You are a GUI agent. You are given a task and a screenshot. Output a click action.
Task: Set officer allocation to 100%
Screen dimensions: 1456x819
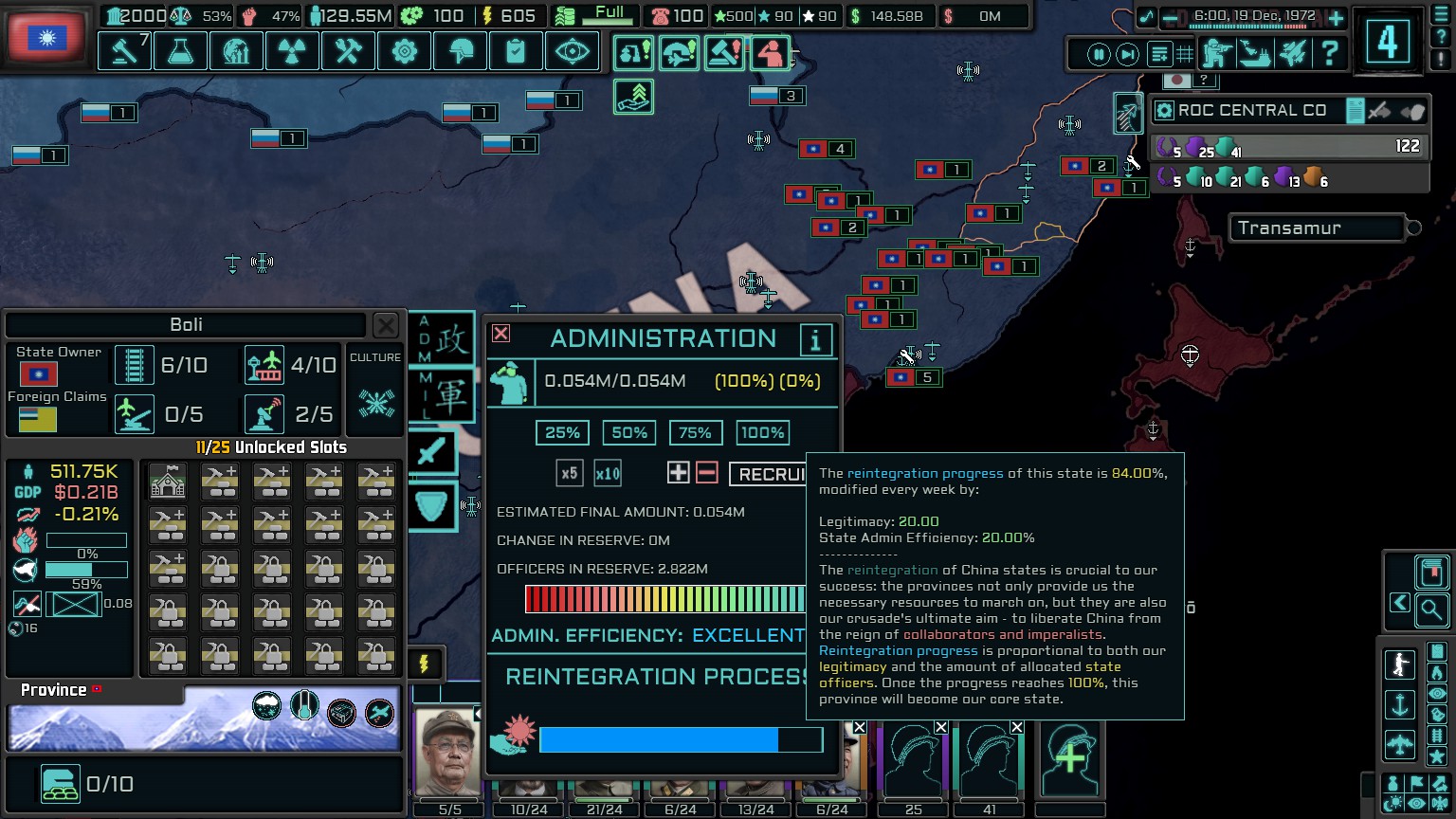[762, 432]
